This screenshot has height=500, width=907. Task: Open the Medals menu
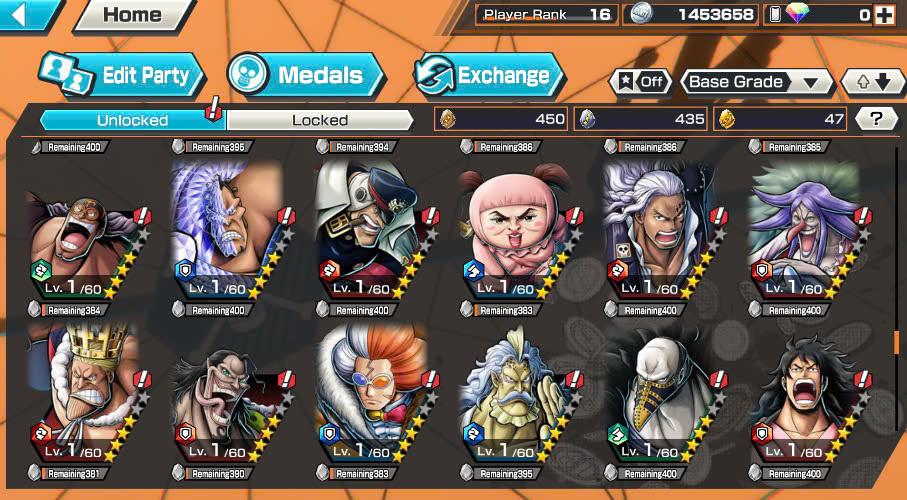click(305, 75)
